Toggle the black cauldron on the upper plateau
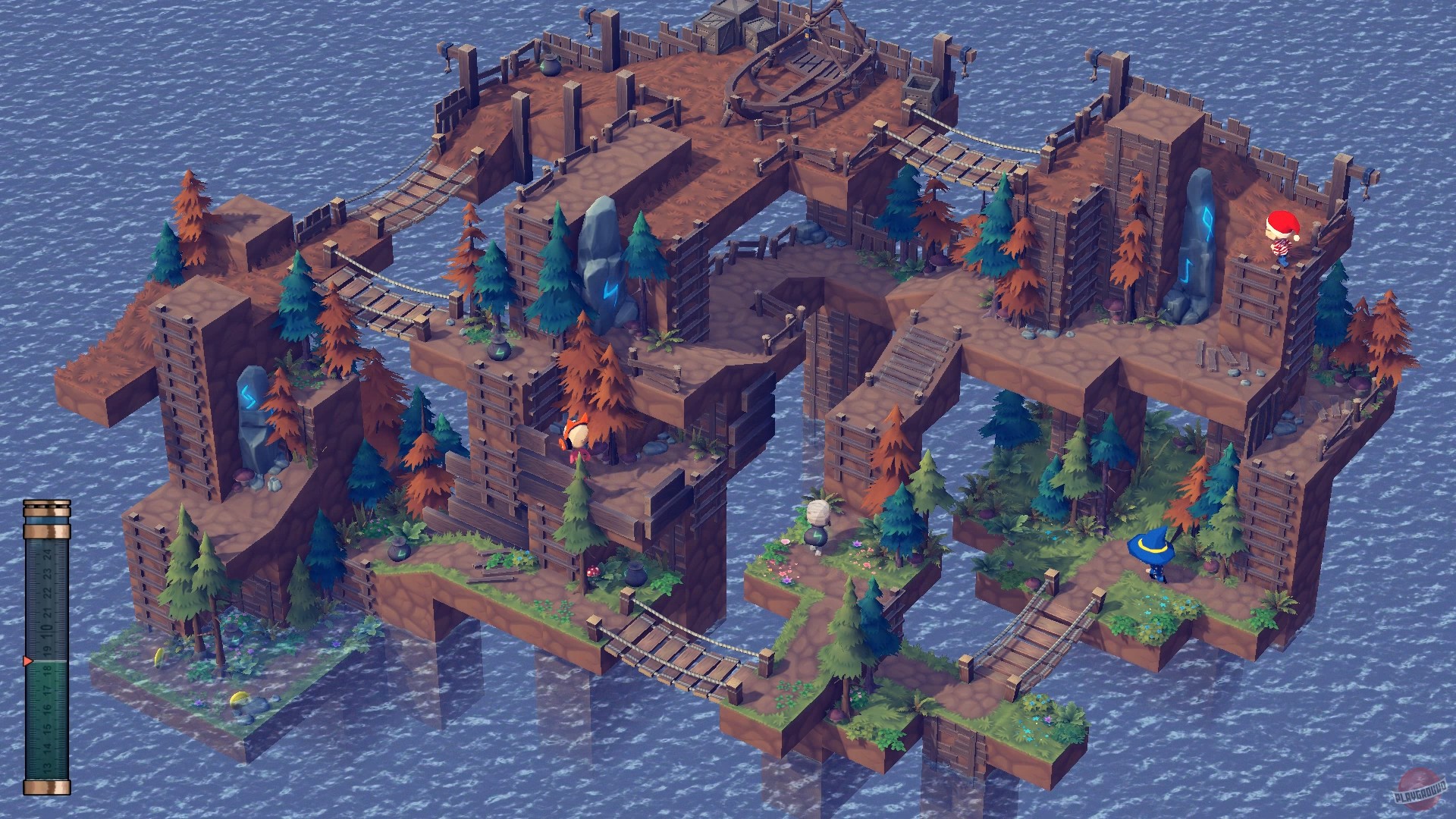1456x819 pixels. [x=549, y=65]
